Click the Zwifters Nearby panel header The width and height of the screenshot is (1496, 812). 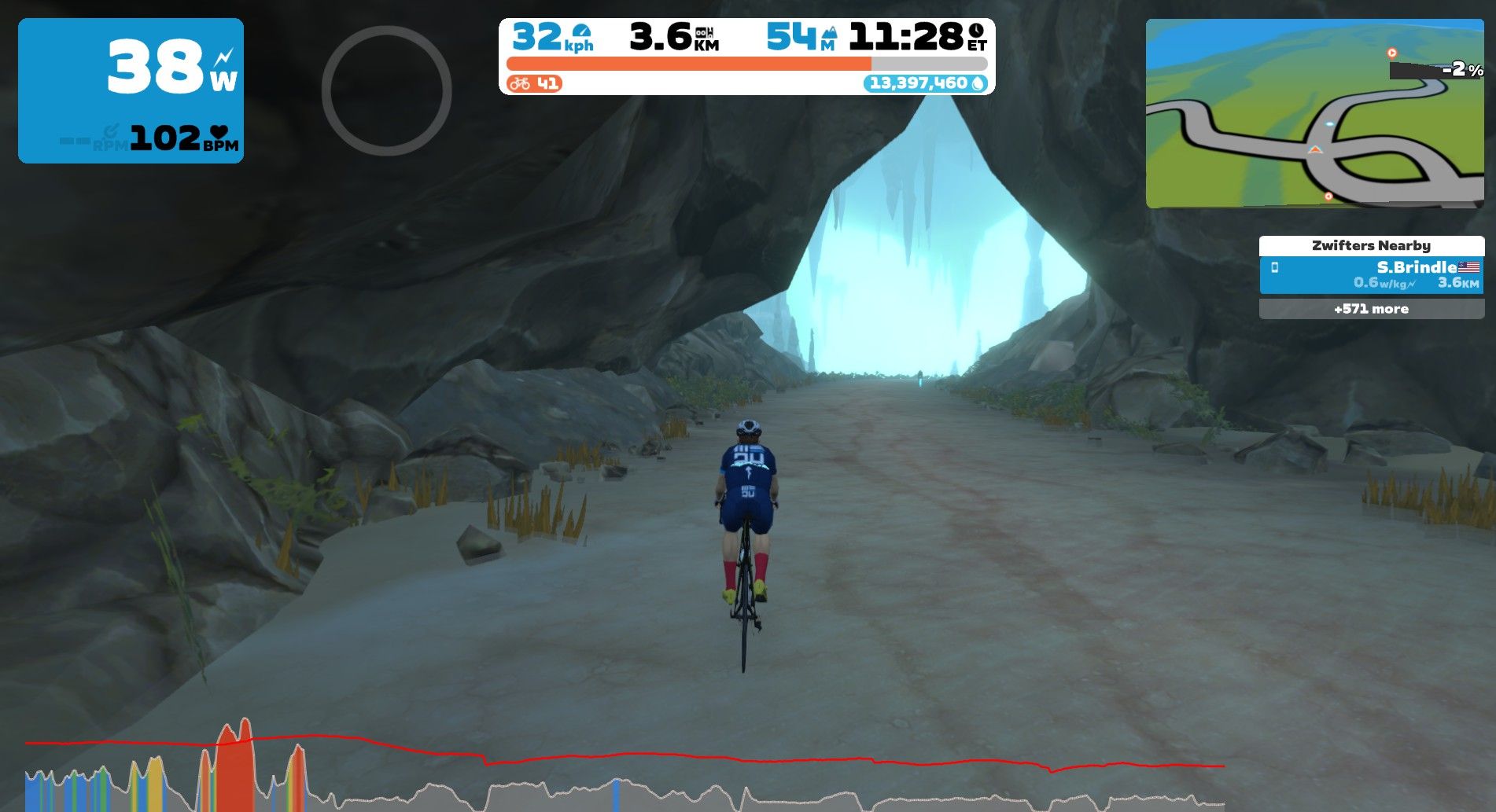coord(1372,245)
